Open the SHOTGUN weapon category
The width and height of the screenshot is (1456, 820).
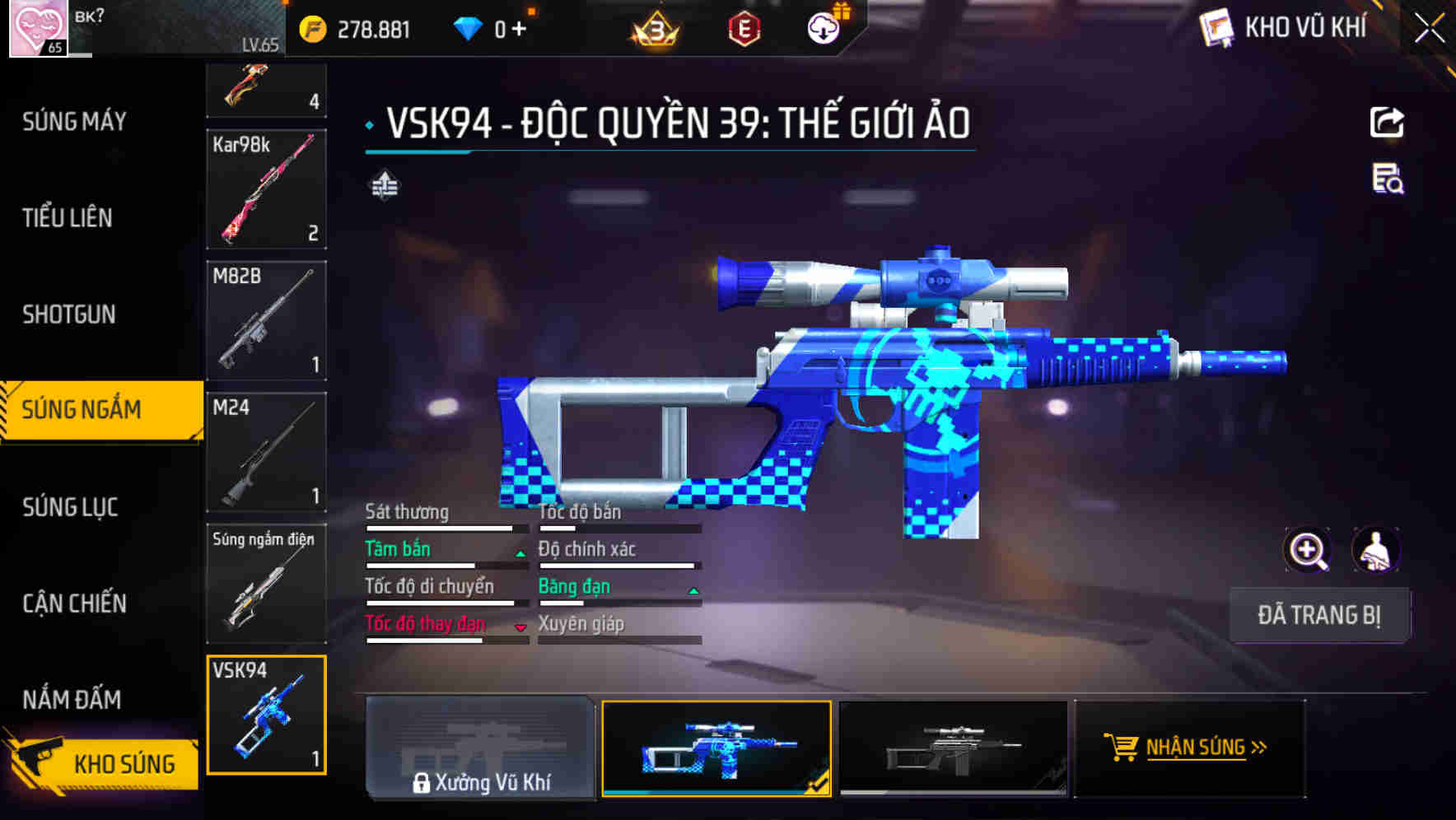(69, 314)
